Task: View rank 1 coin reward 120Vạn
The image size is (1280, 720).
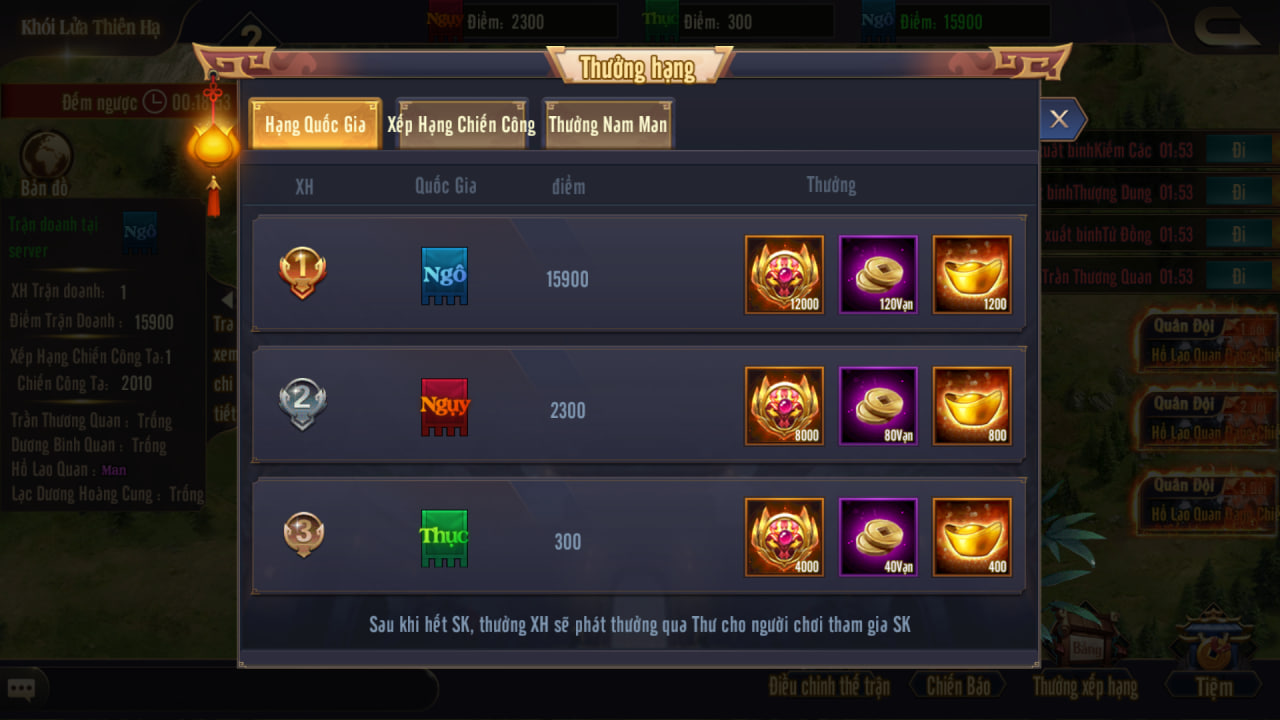Action: (878, 275)
